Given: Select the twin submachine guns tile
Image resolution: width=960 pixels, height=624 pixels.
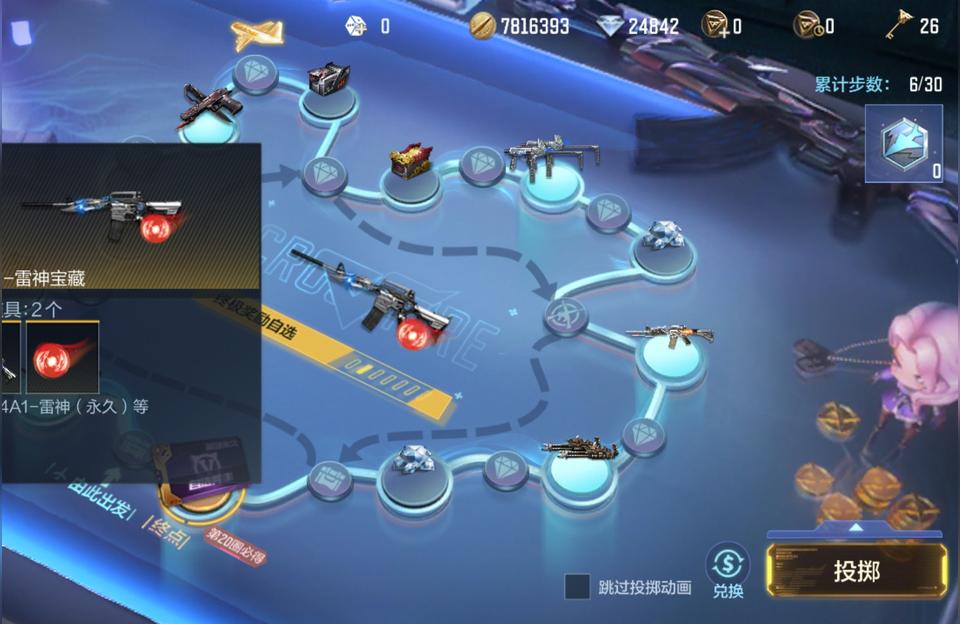Looking at the screenshot, I should click(x=551, y=157).
